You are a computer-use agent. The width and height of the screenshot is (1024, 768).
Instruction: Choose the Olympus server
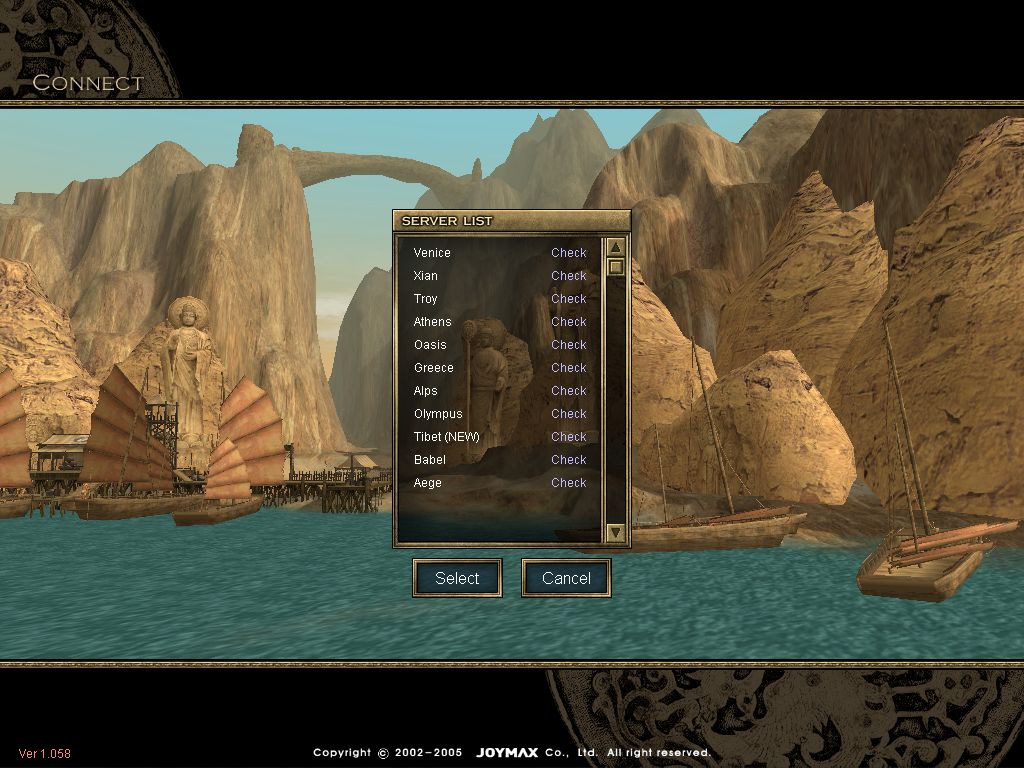coord(438,414)
